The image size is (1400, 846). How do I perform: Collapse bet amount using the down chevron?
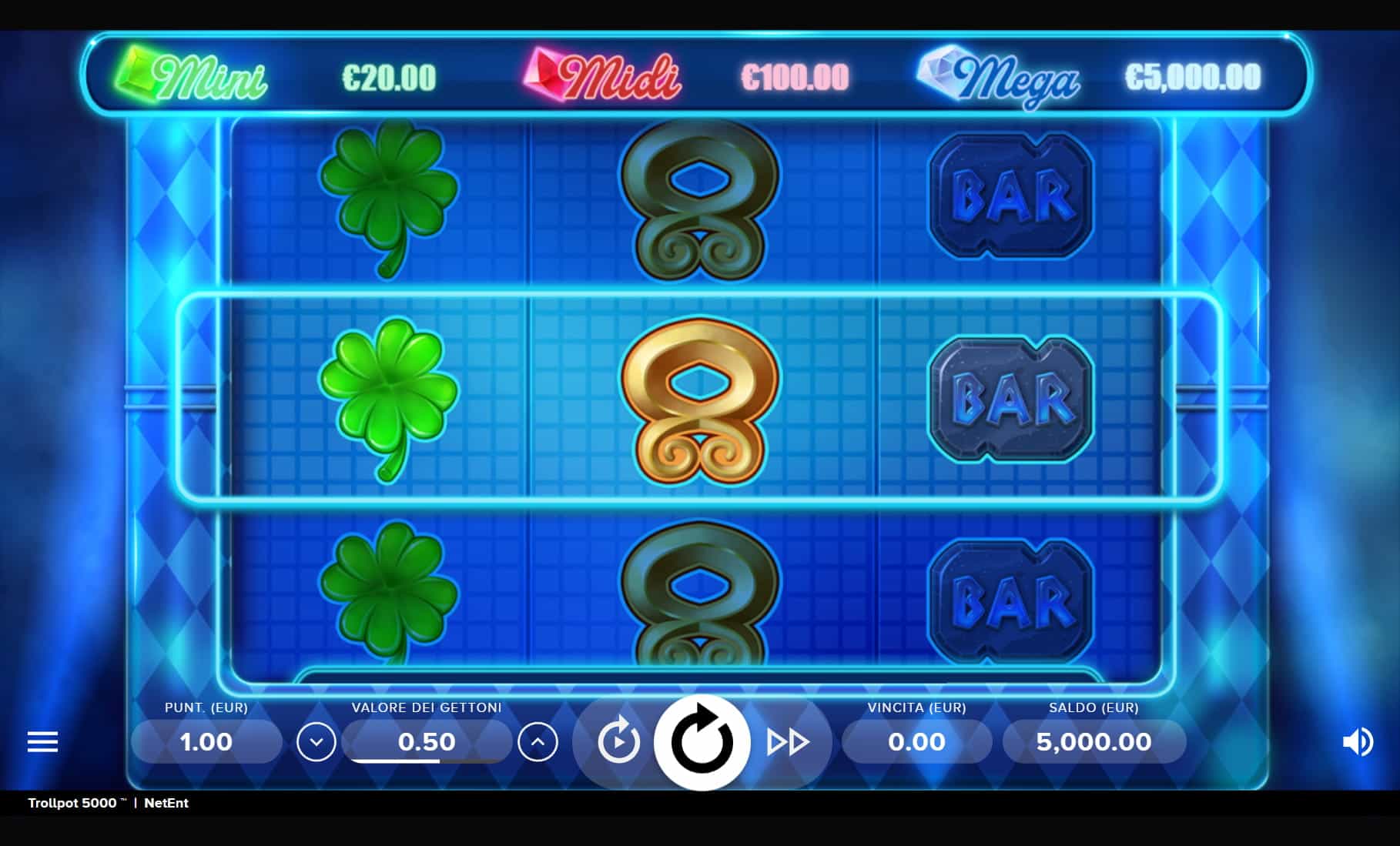317,741
